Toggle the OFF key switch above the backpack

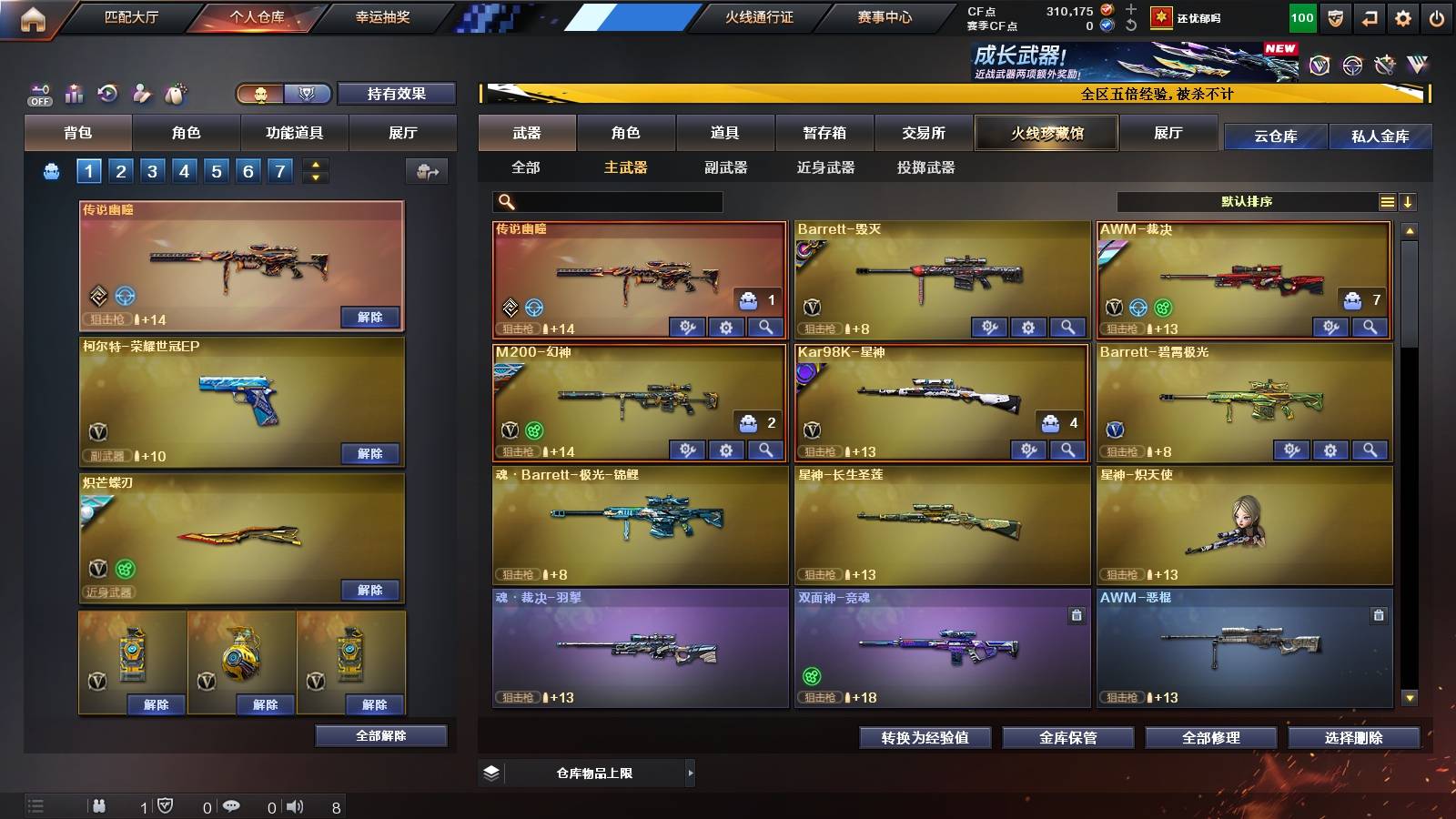38,93
